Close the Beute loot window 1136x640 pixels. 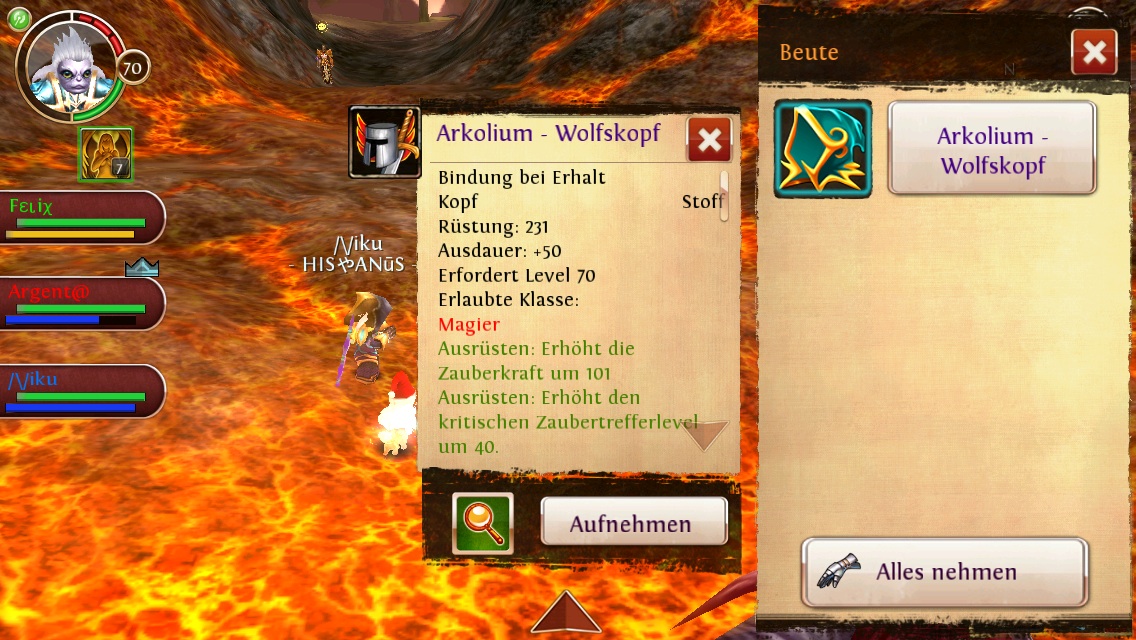point(1093,53)
